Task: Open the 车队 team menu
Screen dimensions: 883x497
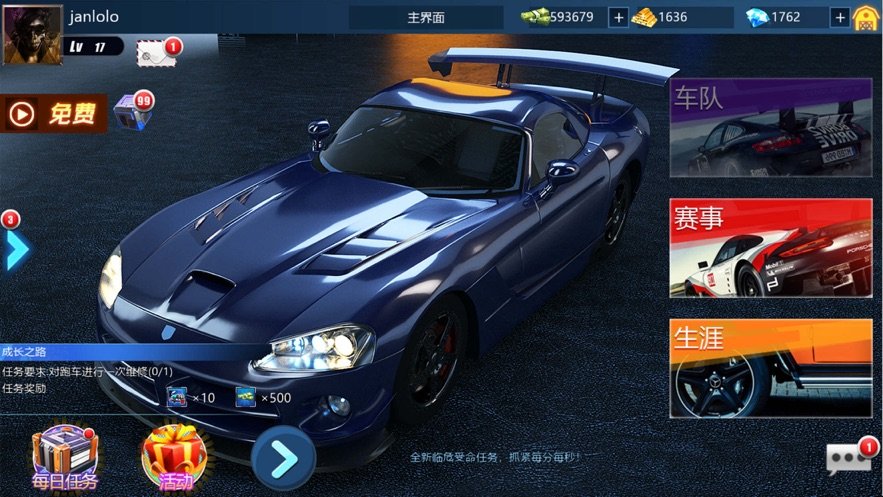Action: point(770,128)
